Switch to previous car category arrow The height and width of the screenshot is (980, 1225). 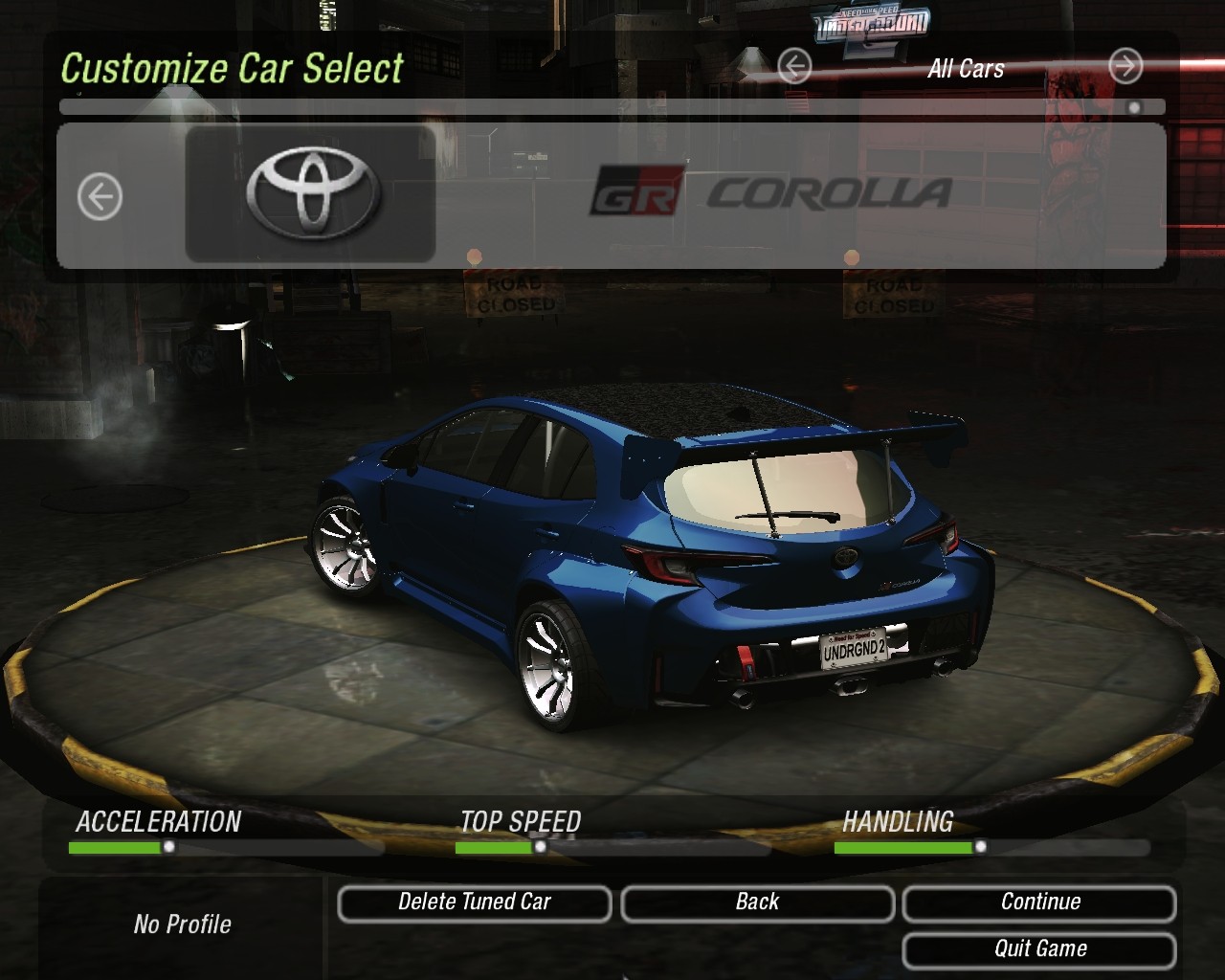tap(794, 67)
